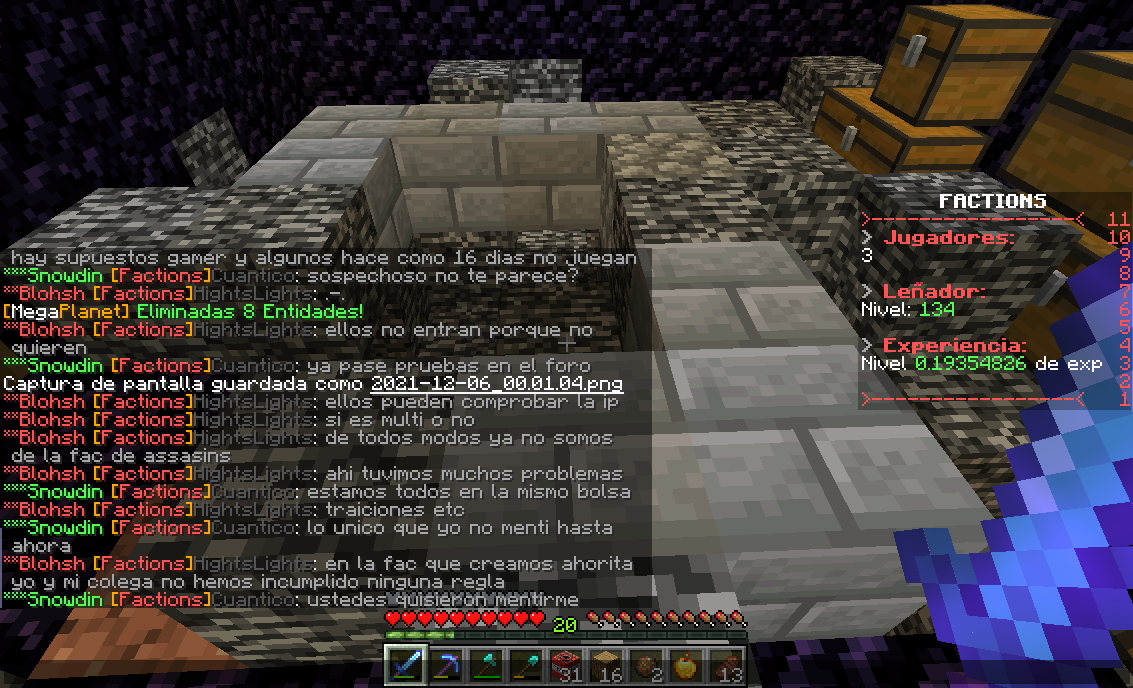
Task: Choose the spawner item stack of 2
Action: (x=646, y=666)
